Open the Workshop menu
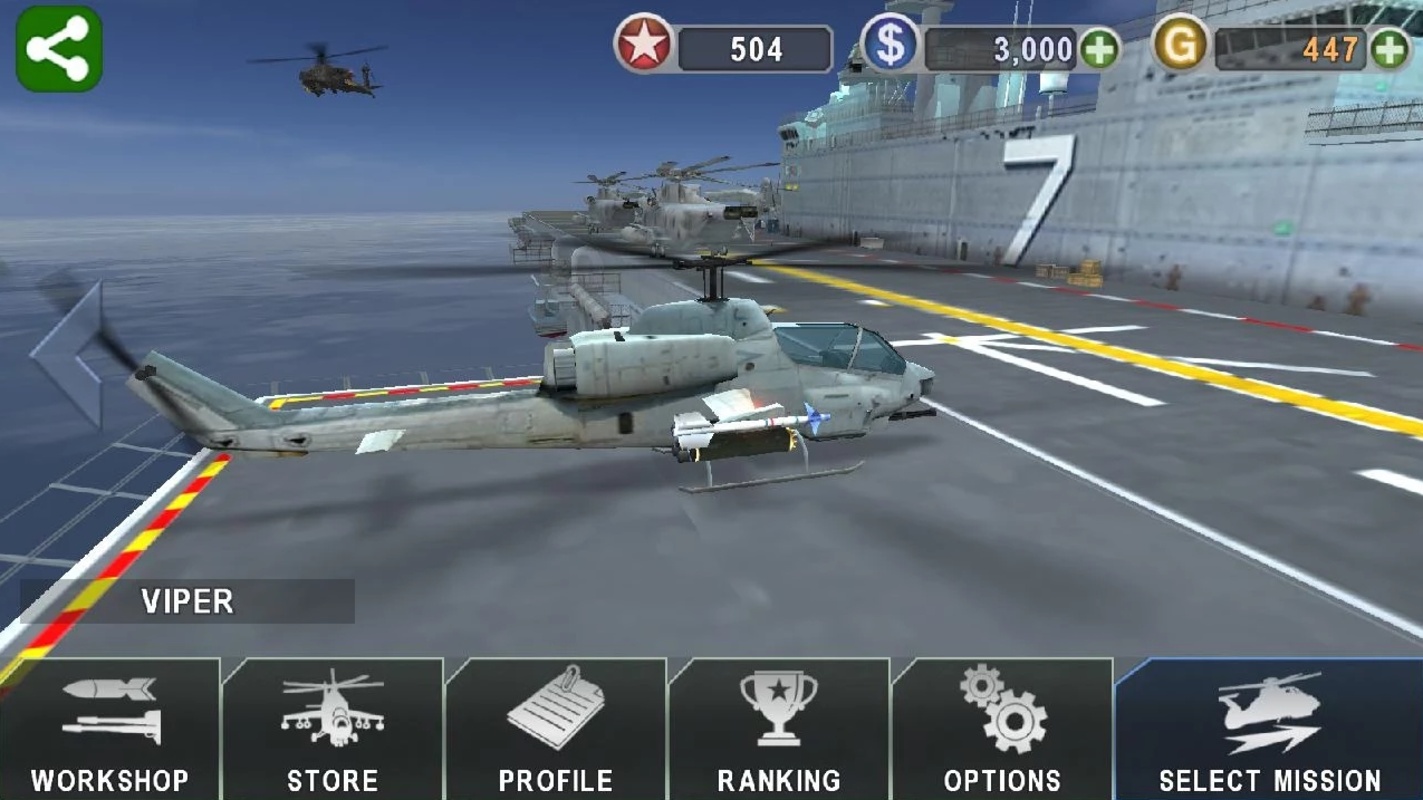This screenshot has width=1423, height=800. (110, 730)
